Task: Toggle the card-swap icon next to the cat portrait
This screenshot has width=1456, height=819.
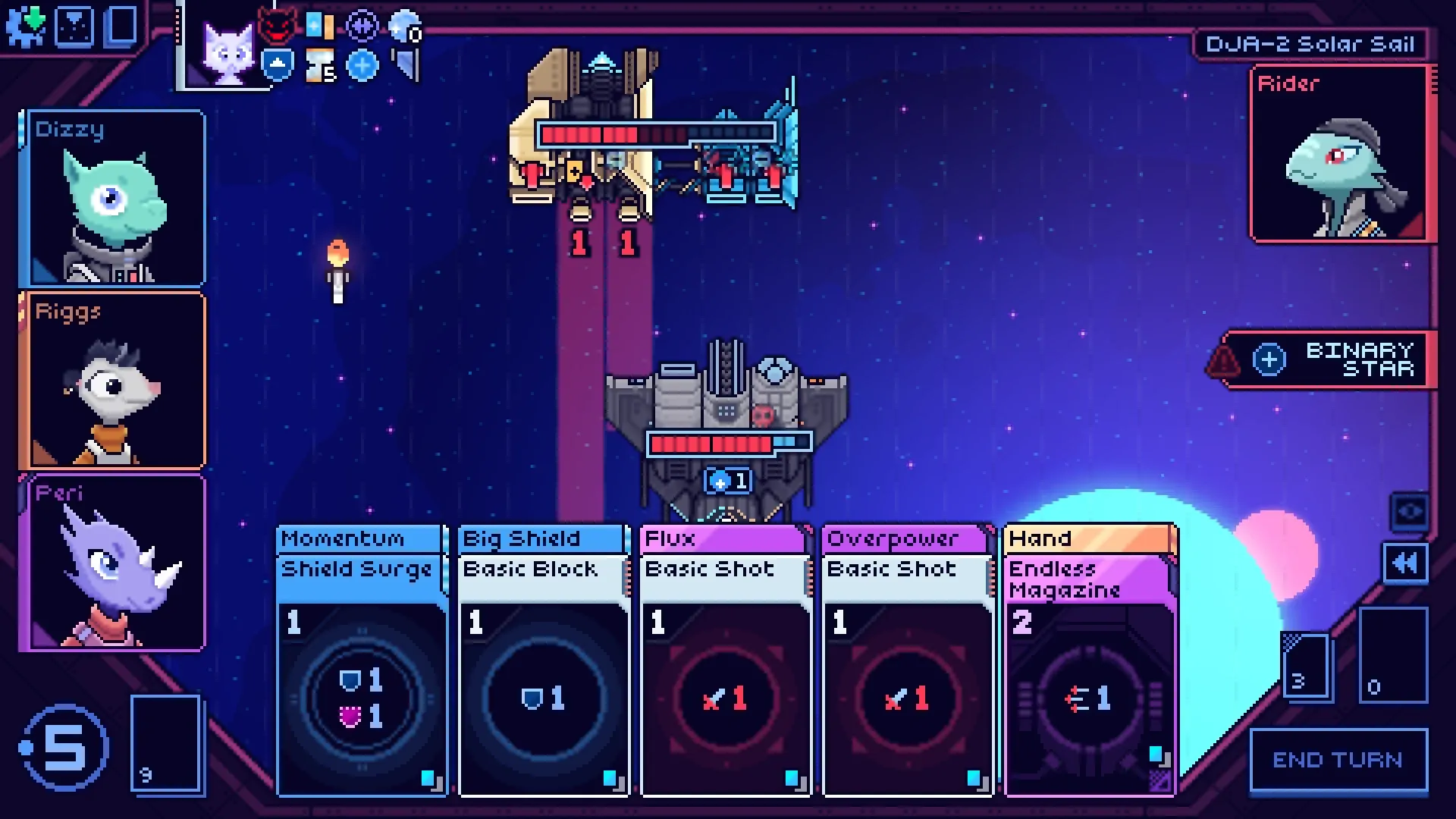Action: click(320, 25)
